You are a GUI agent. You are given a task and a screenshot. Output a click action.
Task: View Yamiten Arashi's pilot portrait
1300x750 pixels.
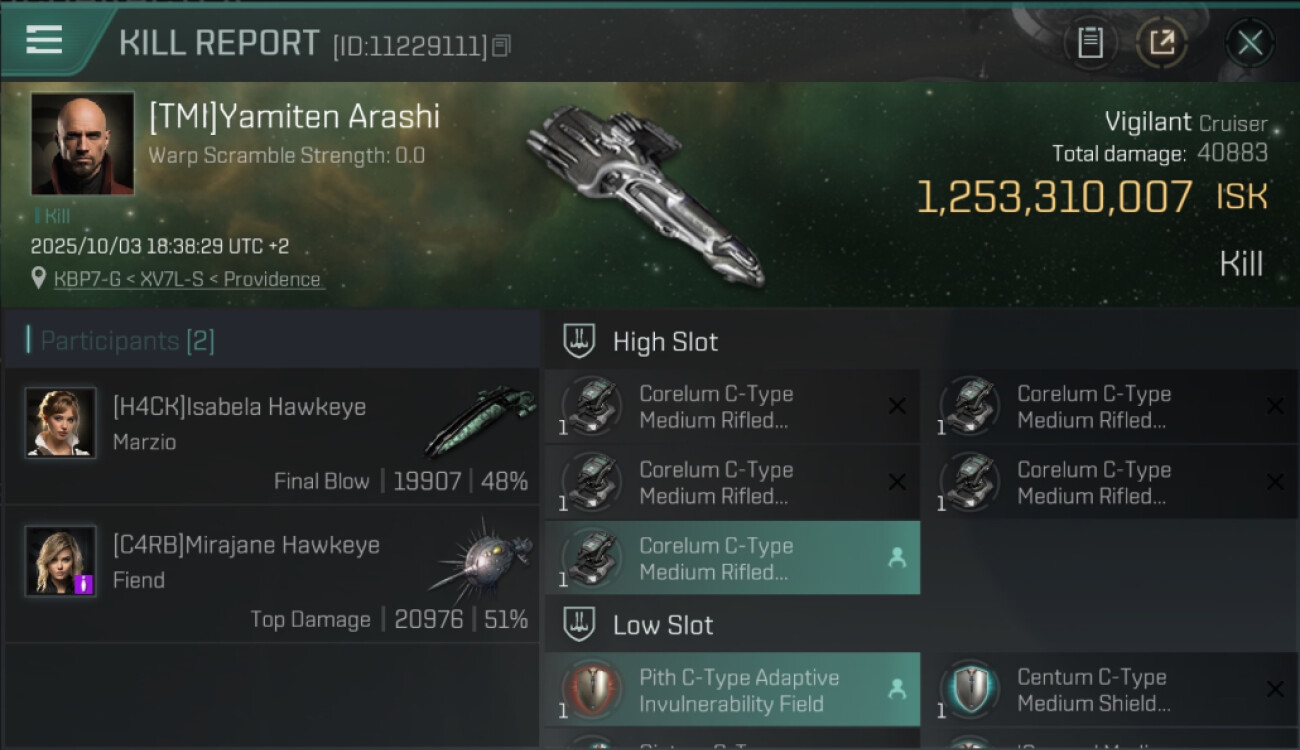click(82, 143)
